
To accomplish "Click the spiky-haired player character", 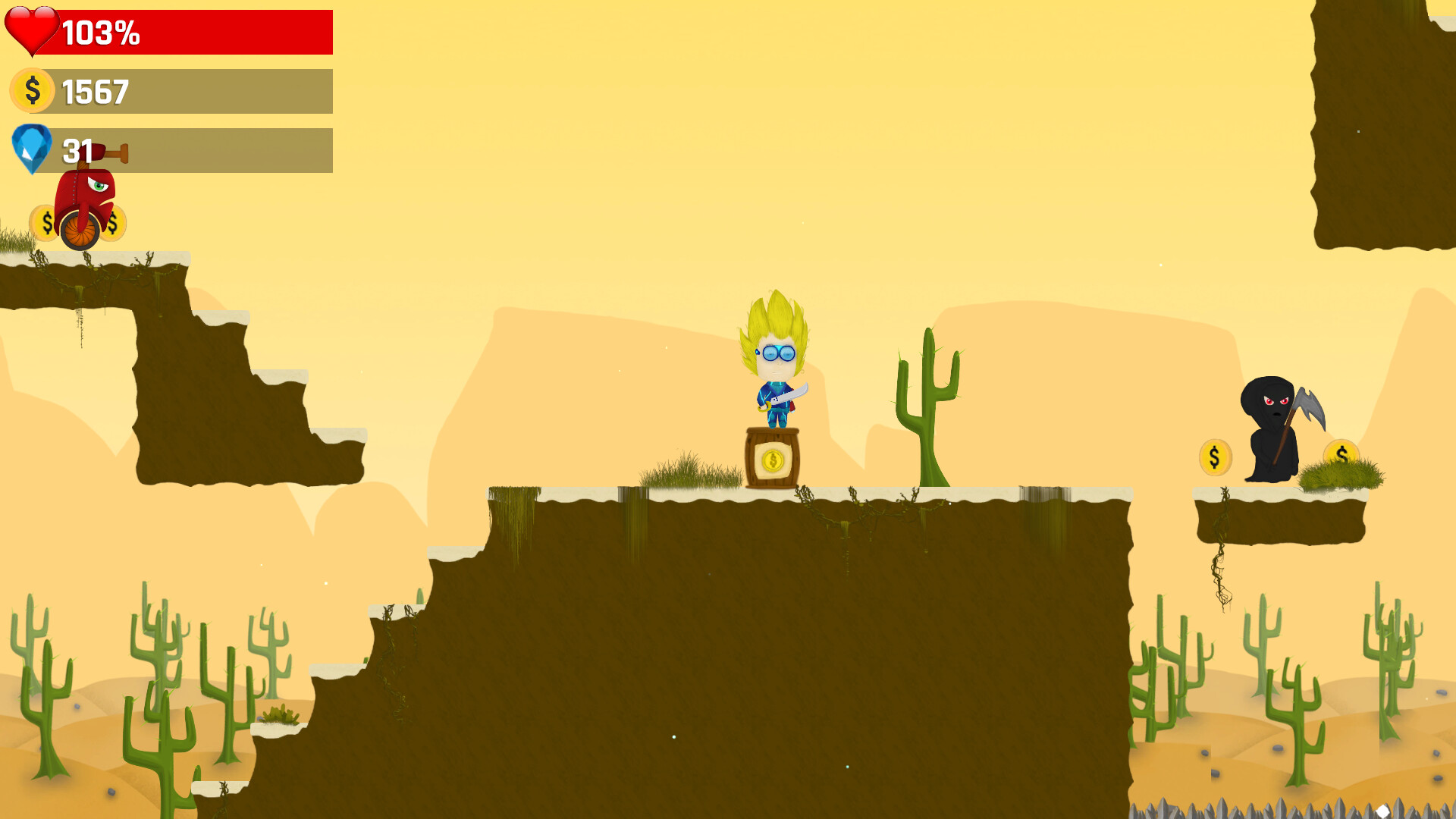I will point(773,364).
